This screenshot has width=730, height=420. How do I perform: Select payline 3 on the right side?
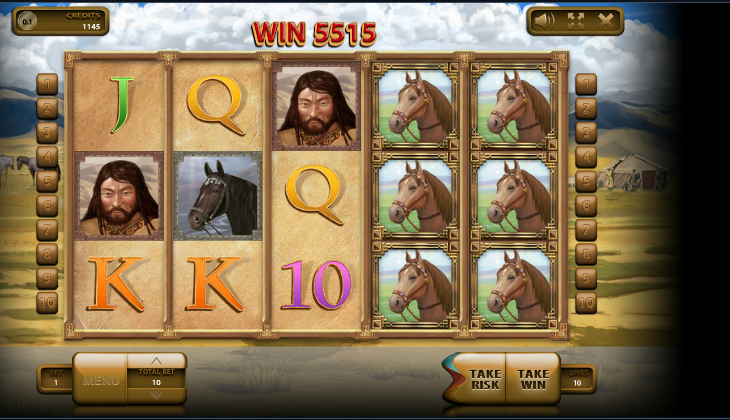point(585,132)
